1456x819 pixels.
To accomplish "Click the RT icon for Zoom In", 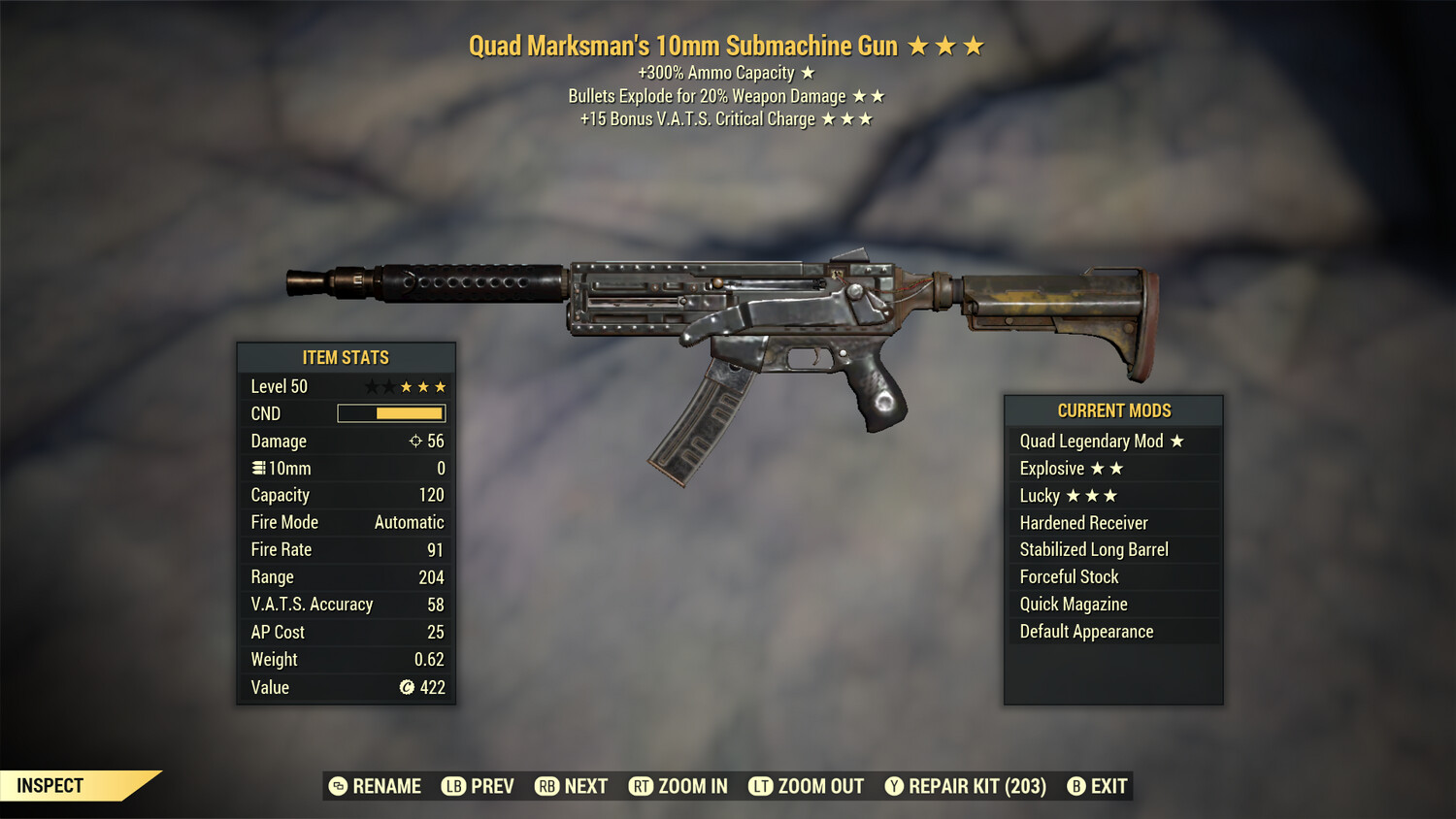I will 642,786.
